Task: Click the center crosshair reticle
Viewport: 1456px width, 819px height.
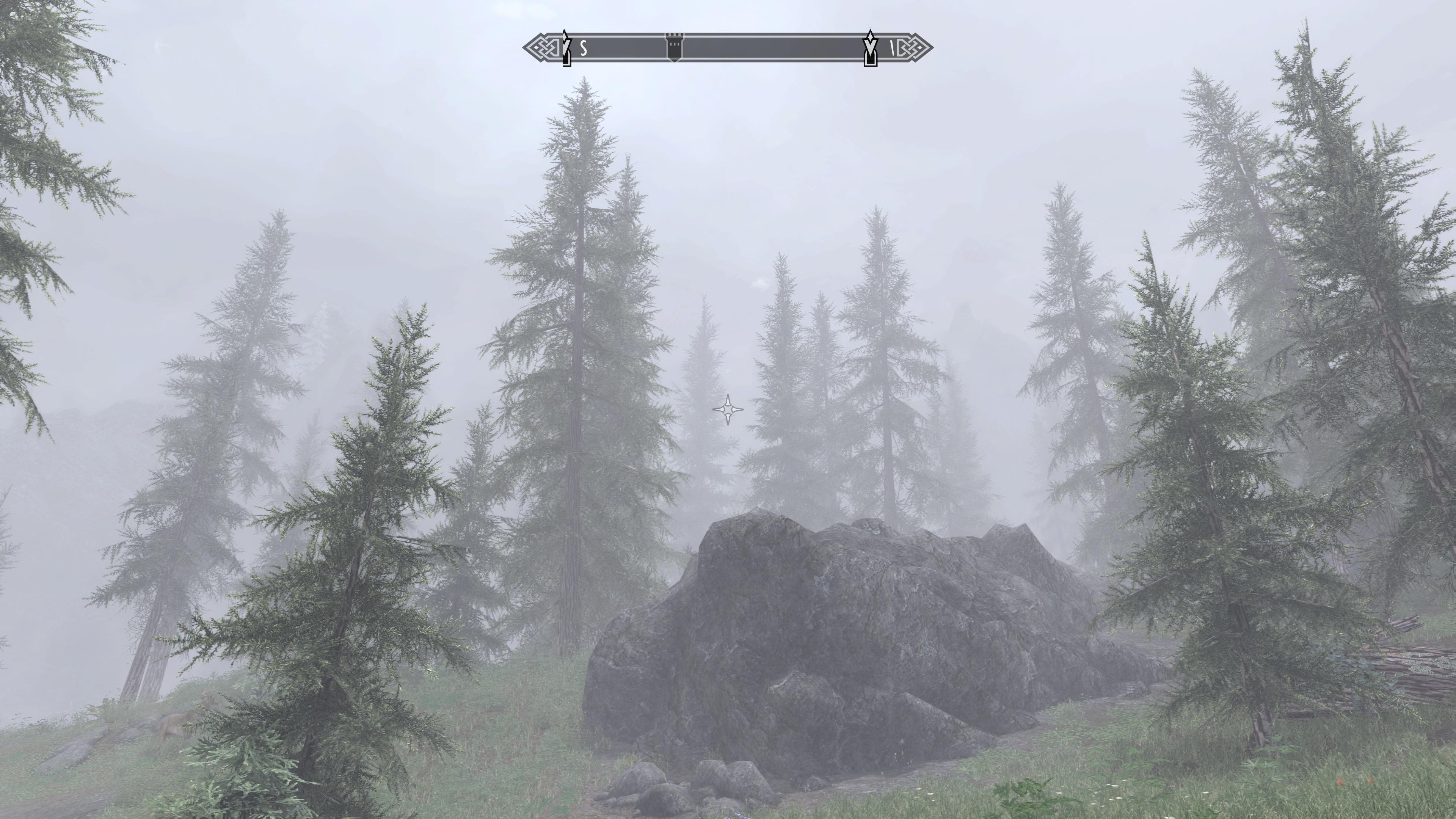Action: (728, 410)
